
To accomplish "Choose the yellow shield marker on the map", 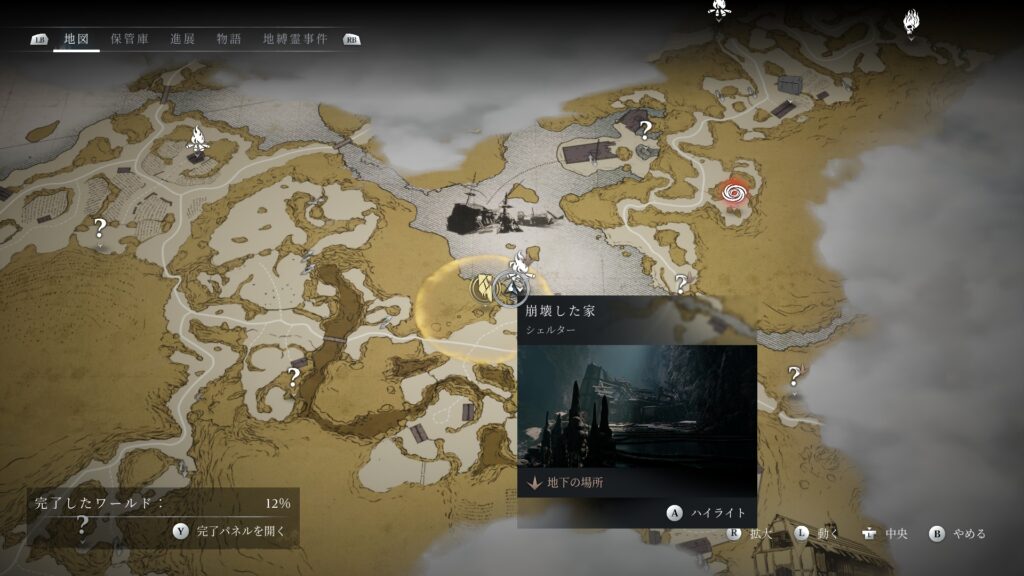I will (x=486, y=288).
